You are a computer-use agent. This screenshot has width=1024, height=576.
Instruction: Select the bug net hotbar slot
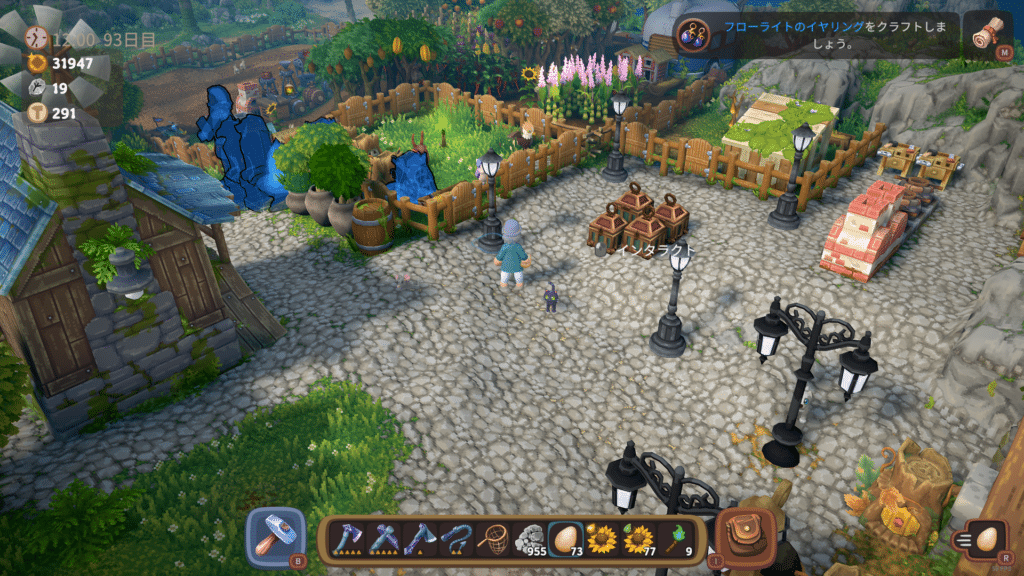(x=491, y=539)
